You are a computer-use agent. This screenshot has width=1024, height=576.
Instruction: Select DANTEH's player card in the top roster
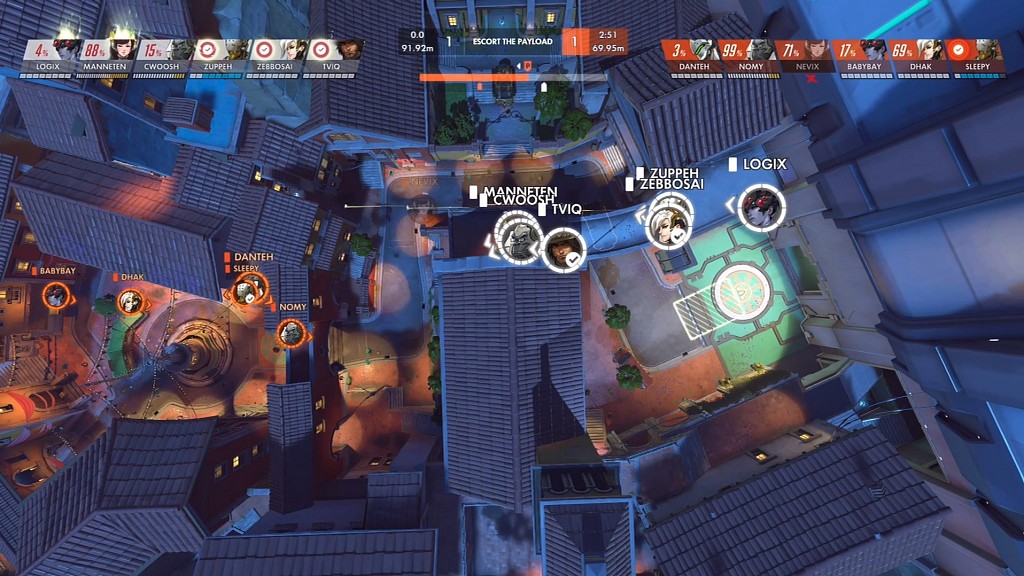(691, 55)
